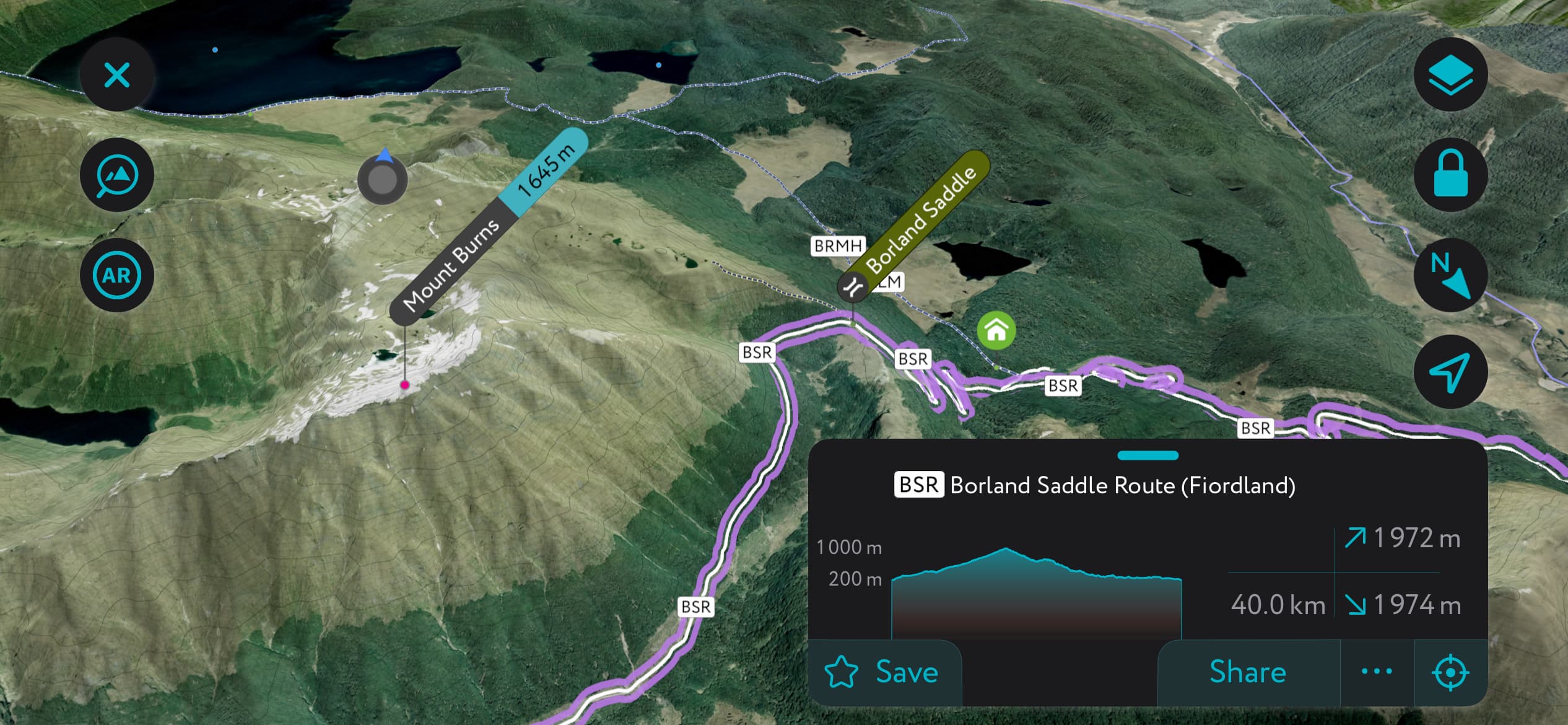Favorite the route using the Save star
Viewport: 1568px width, 725px height.
point(842,671)
